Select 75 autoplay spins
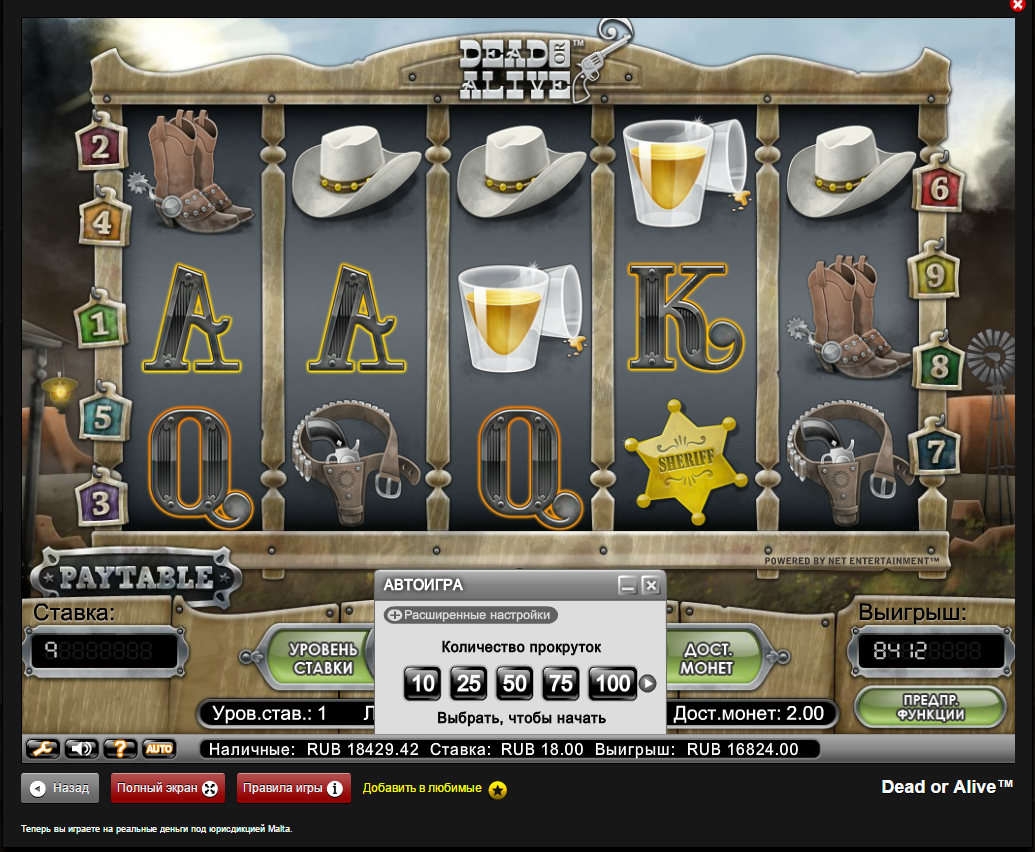1035x852 pixels. [x=561, y=683]
